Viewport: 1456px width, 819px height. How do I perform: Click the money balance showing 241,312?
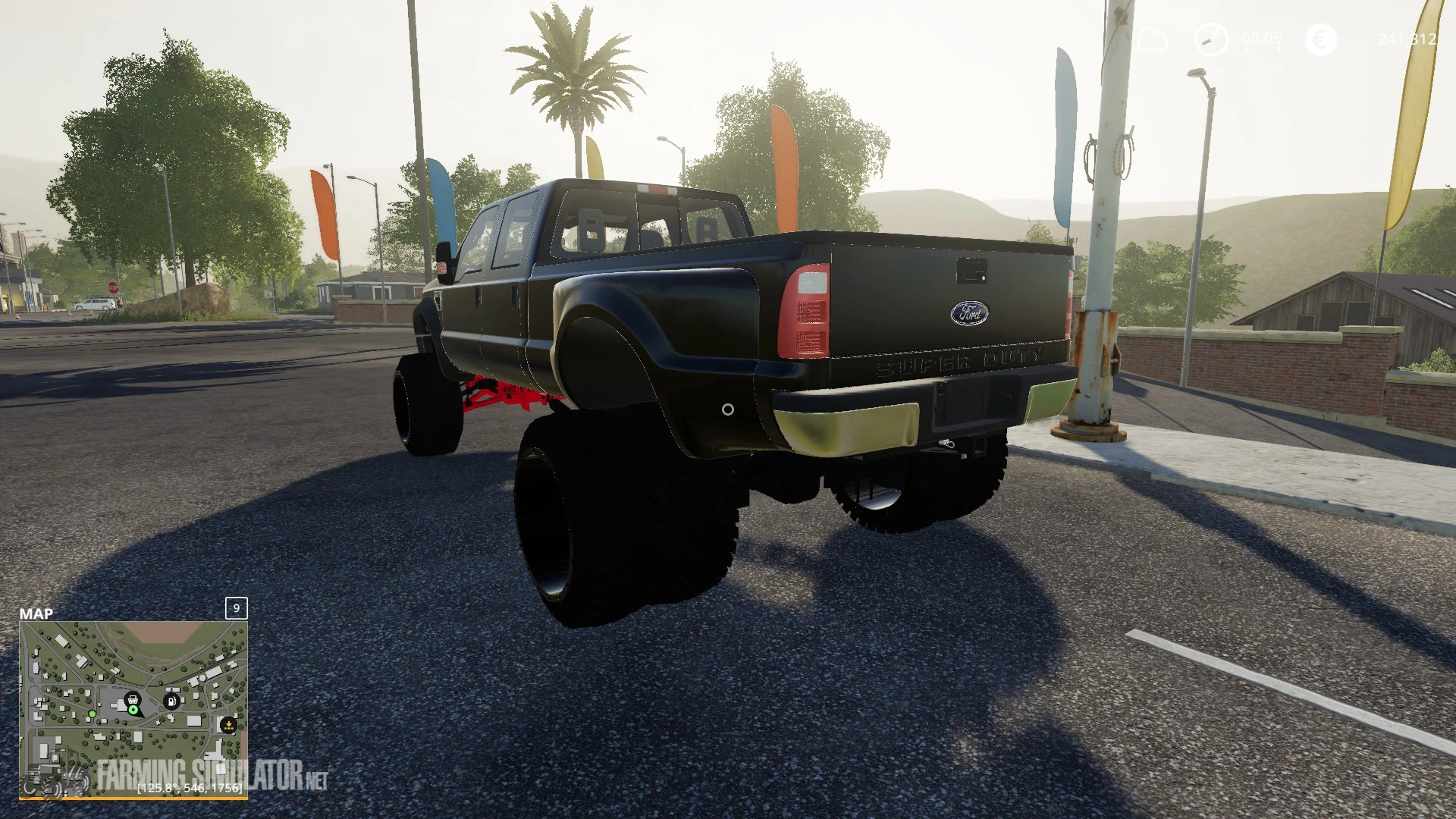(x=1407, y=39)
